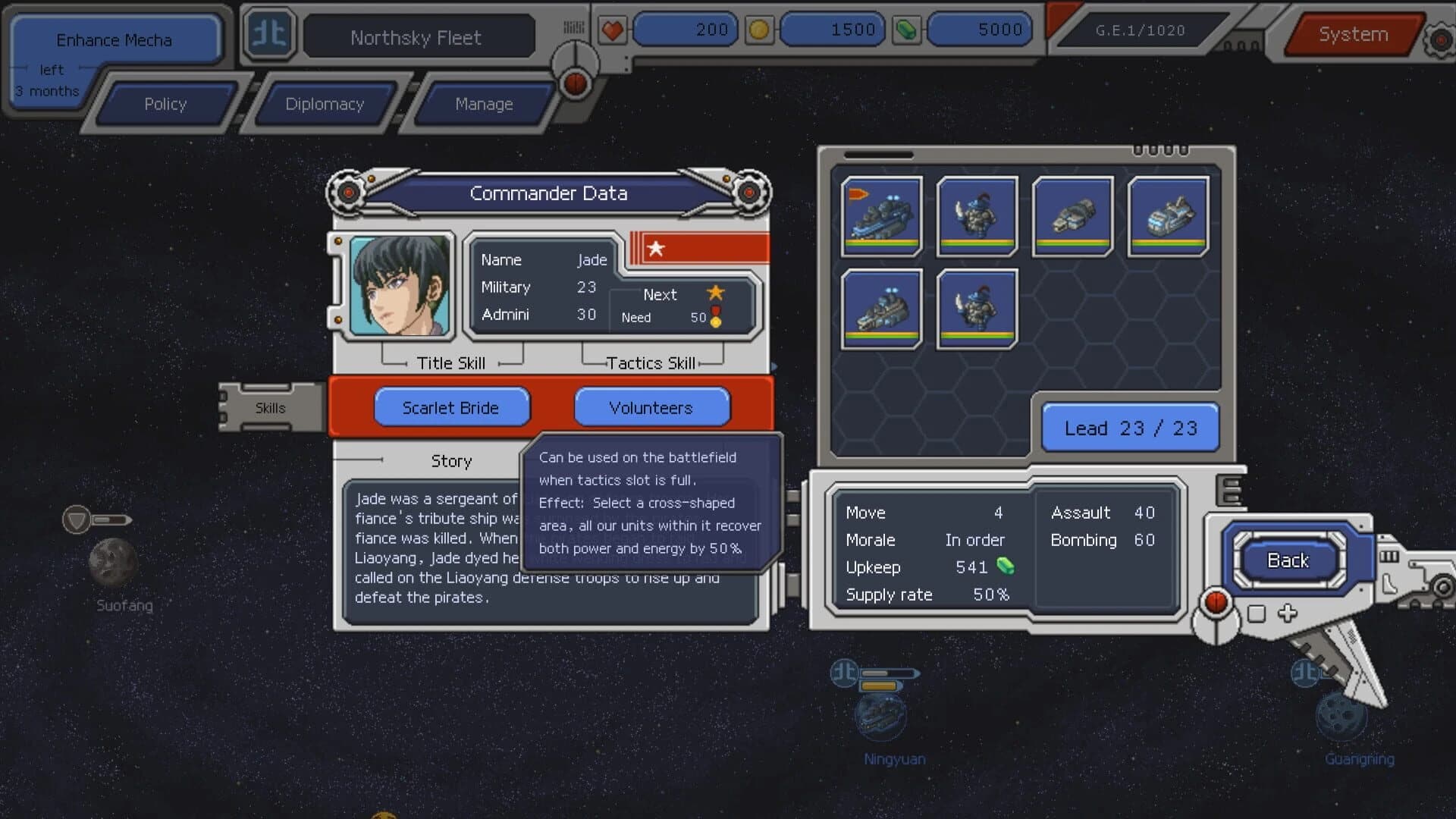The height and width of the screenshot is (819, 1456).
Task: Open the Policy menu
Action: [165, 104]
